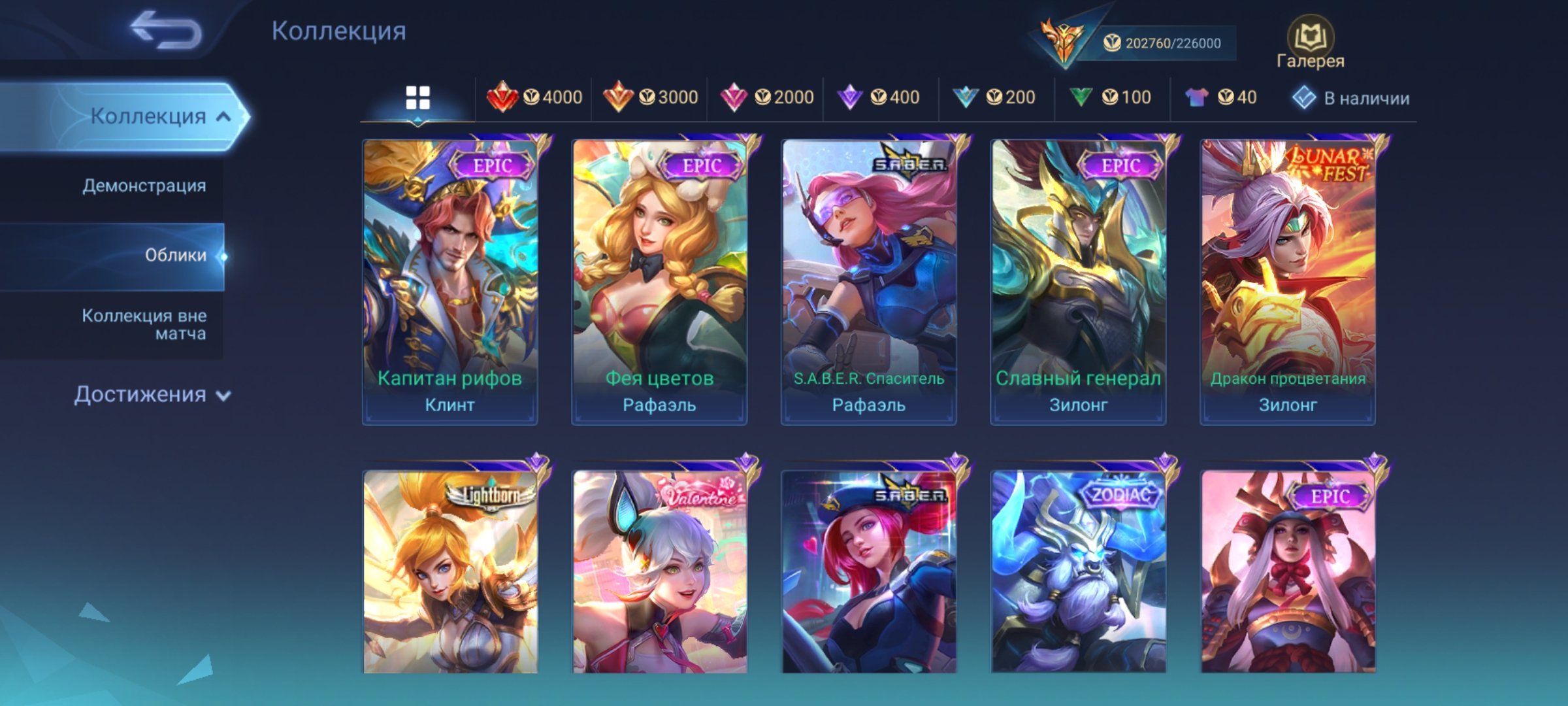Filter skins by 4000 points tier
This screenshot has height=706, width=1568.
pos(534,97)
